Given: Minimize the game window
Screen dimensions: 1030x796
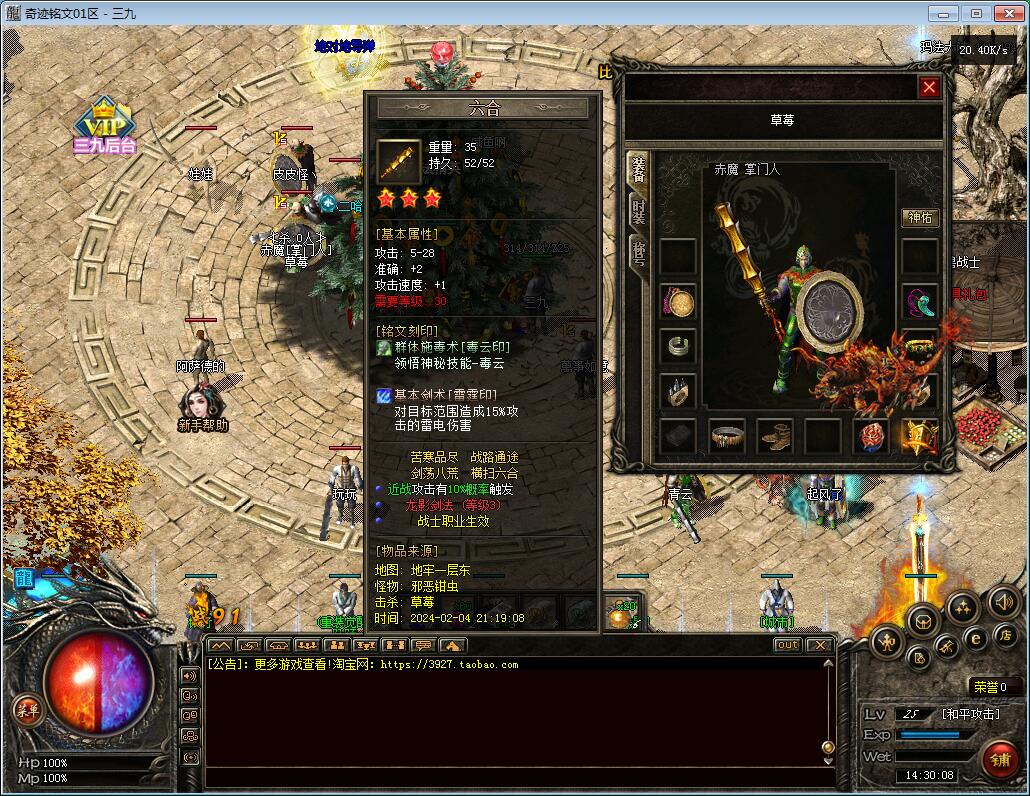Looking at the screenshot, I should coord(944,13).
